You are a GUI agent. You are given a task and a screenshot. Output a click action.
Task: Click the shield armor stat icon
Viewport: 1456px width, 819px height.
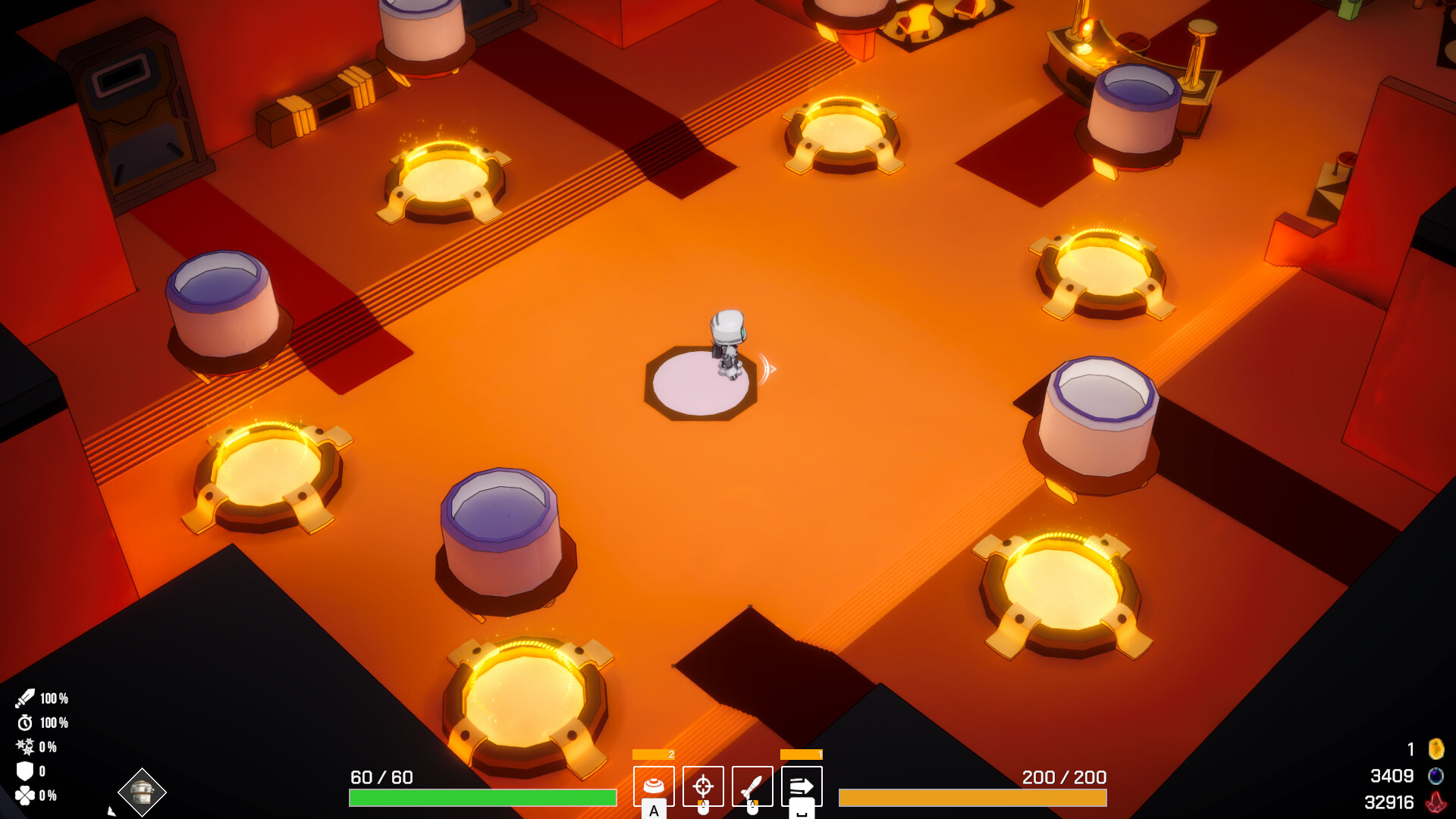pos(25,771)
